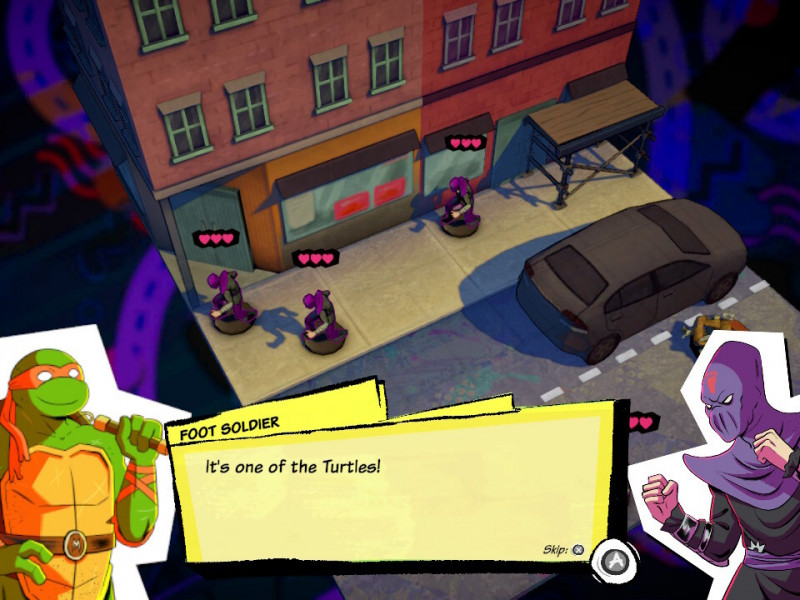Advance the Foot Soldier dialogue box
This screenshot has height=600, width=800.
coord(609,562)
